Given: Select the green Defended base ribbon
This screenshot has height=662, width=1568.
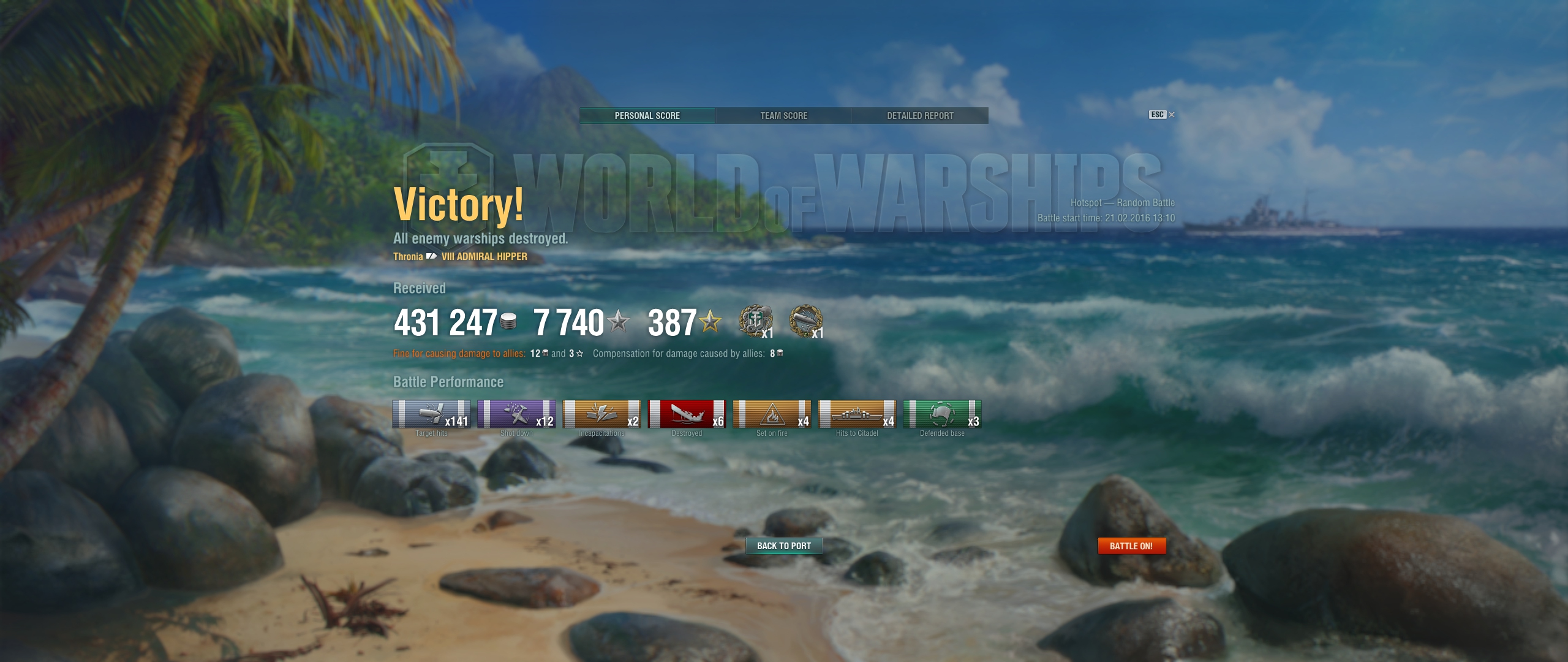Looking at the screenshot, I should coord(942,414).
